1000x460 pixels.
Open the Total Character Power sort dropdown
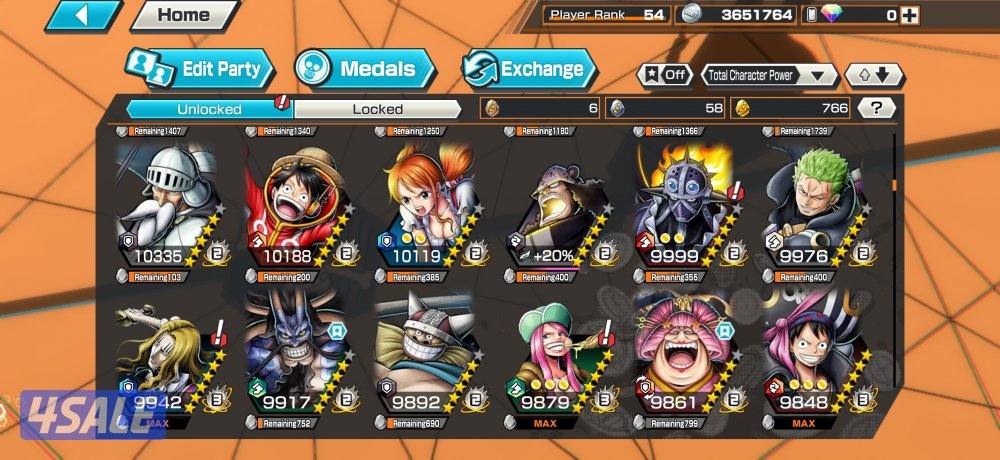[x=768, y=75]
